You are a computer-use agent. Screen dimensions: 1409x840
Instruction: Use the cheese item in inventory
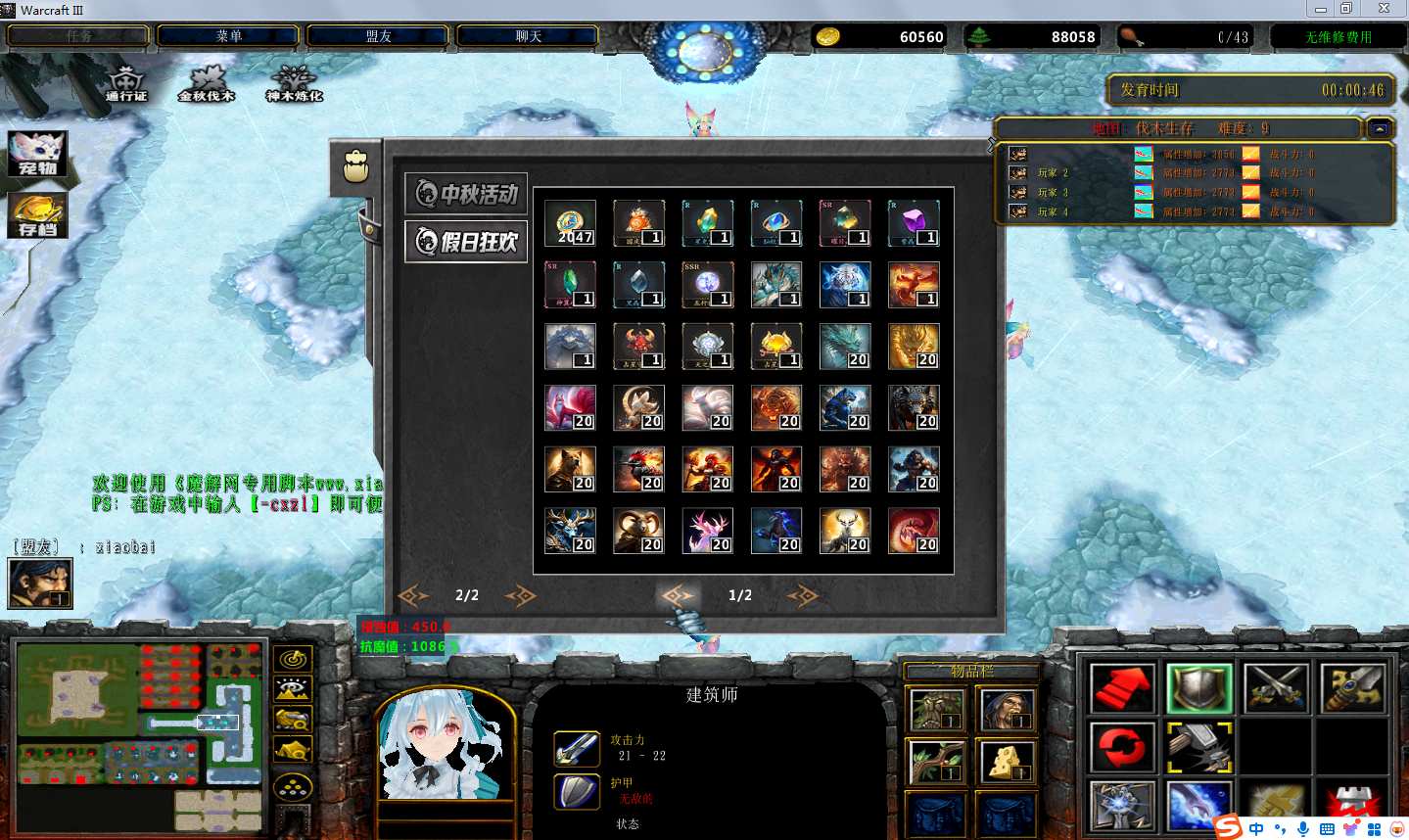click(x=1007, y=762)
